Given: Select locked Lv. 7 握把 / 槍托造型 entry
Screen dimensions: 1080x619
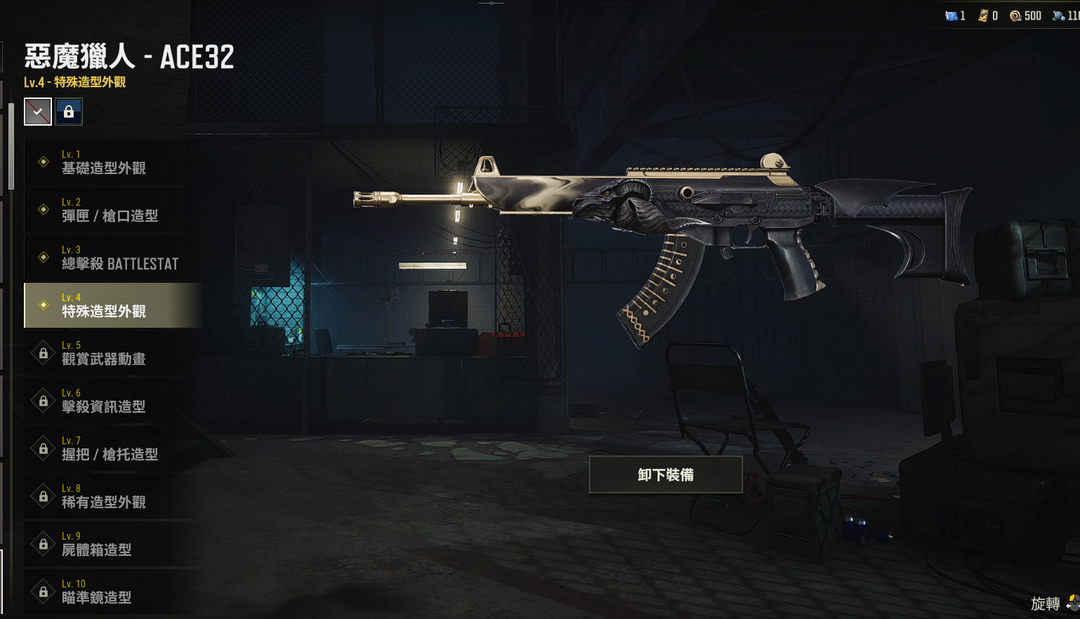Looking at the screenshot, I should (112, 448).
